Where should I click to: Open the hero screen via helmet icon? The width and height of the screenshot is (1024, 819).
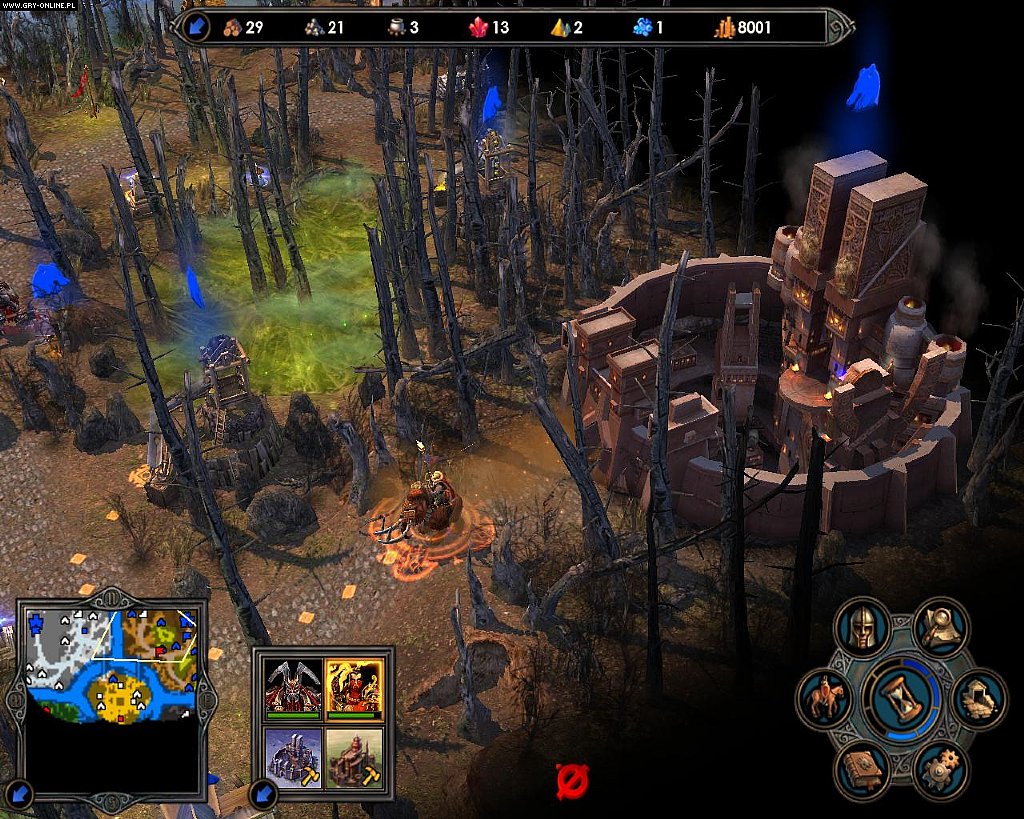tap(861, 627)
